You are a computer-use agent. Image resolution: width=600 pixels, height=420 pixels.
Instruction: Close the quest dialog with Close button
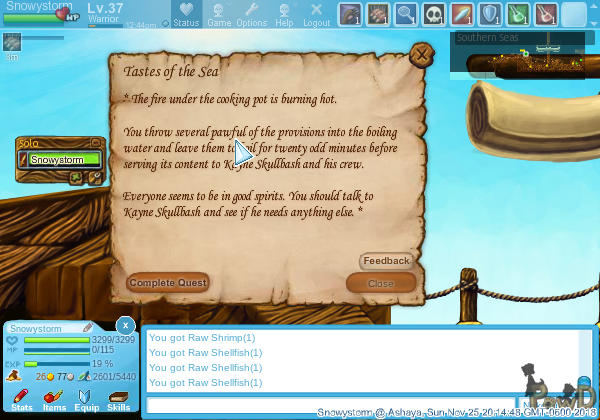[x=380, y=283]
